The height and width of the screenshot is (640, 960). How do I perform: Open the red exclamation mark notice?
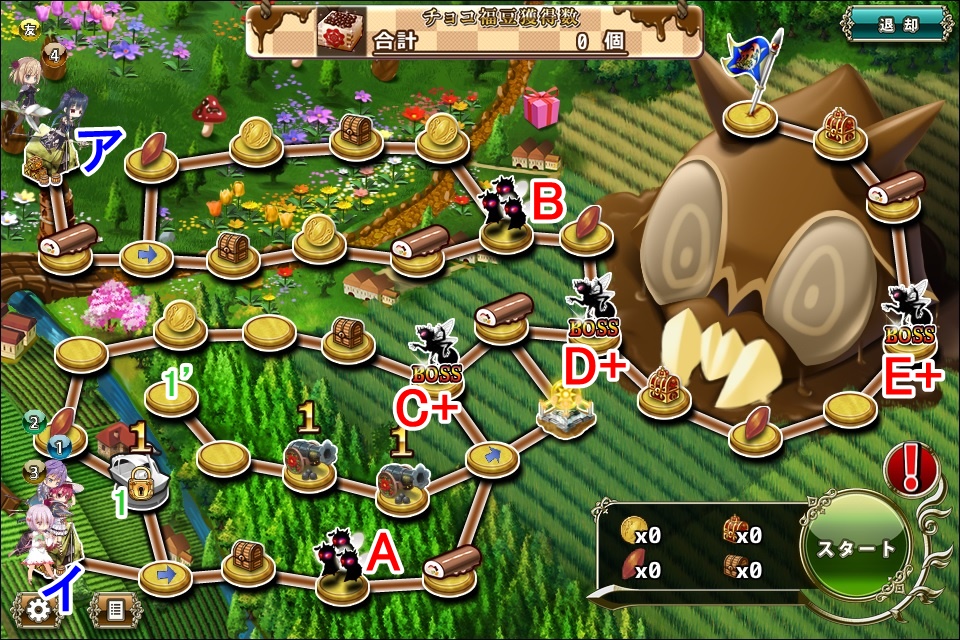[909, 468]
